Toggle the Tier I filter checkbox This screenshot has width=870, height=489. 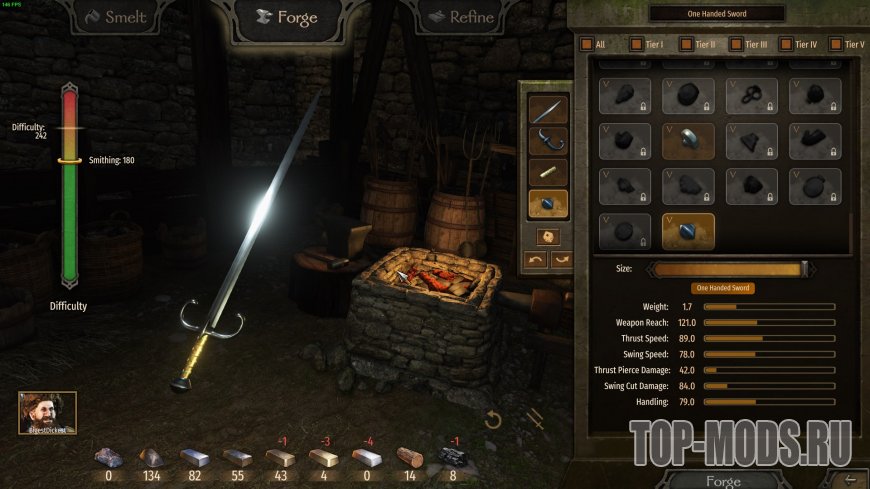pos(636,45)
